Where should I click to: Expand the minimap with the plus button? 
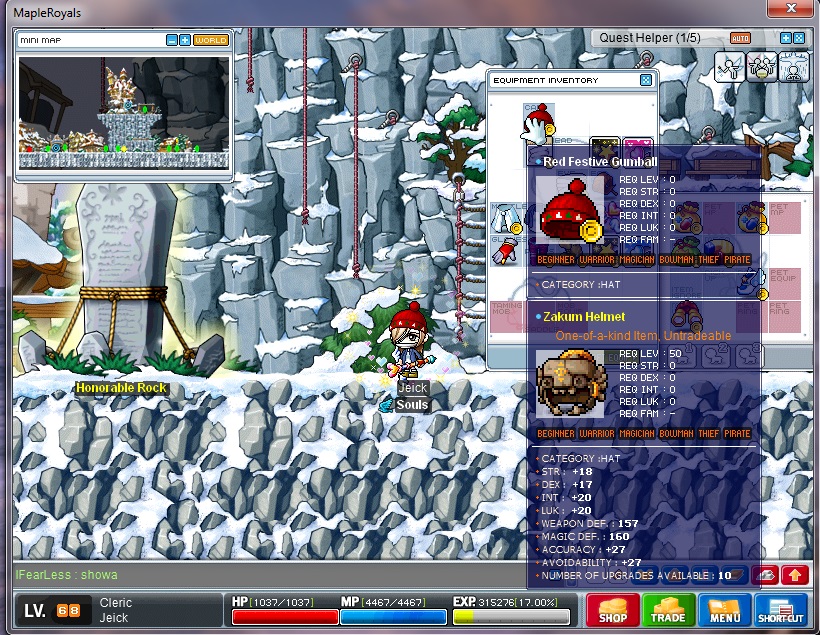[x=185, y=40]
